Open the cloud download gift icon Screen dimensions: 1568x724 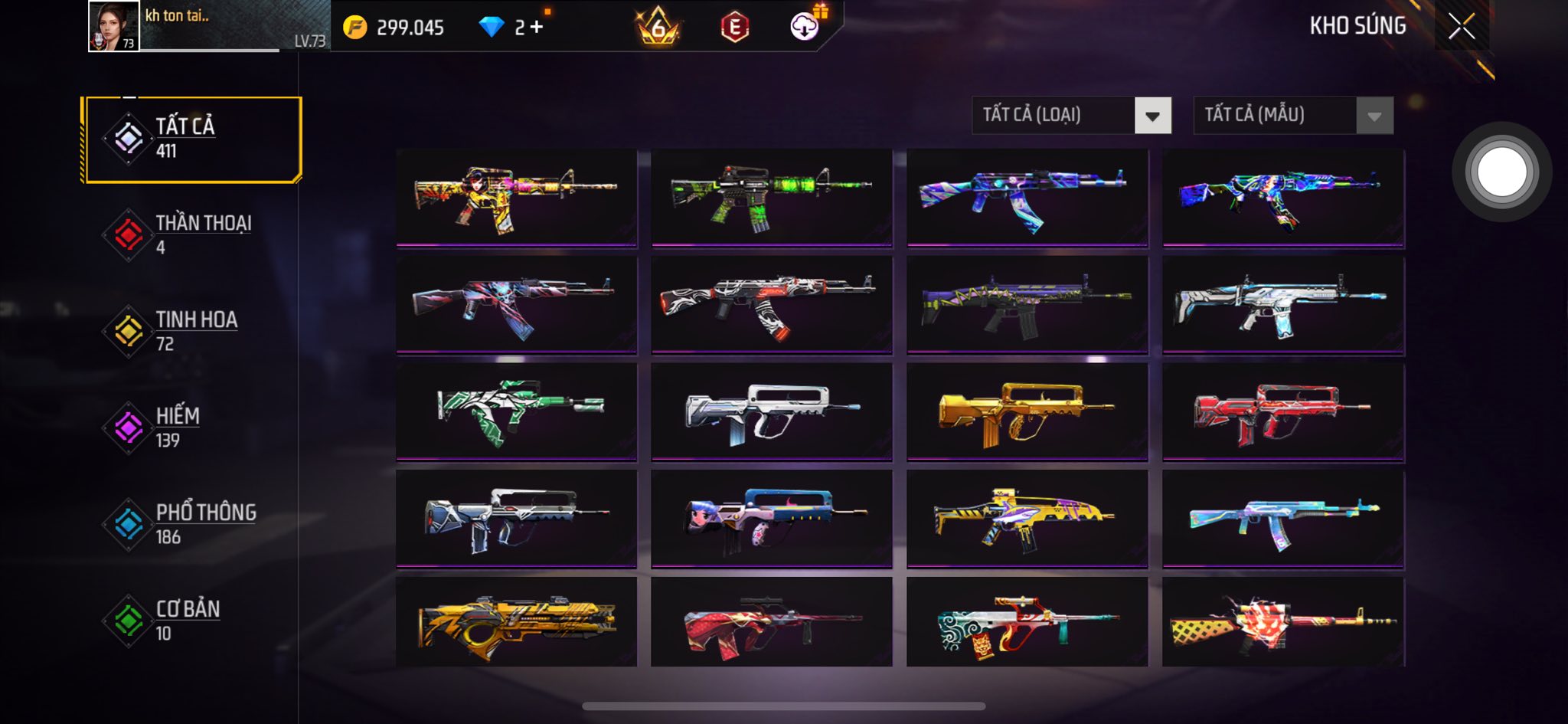[x=805, y=26]
